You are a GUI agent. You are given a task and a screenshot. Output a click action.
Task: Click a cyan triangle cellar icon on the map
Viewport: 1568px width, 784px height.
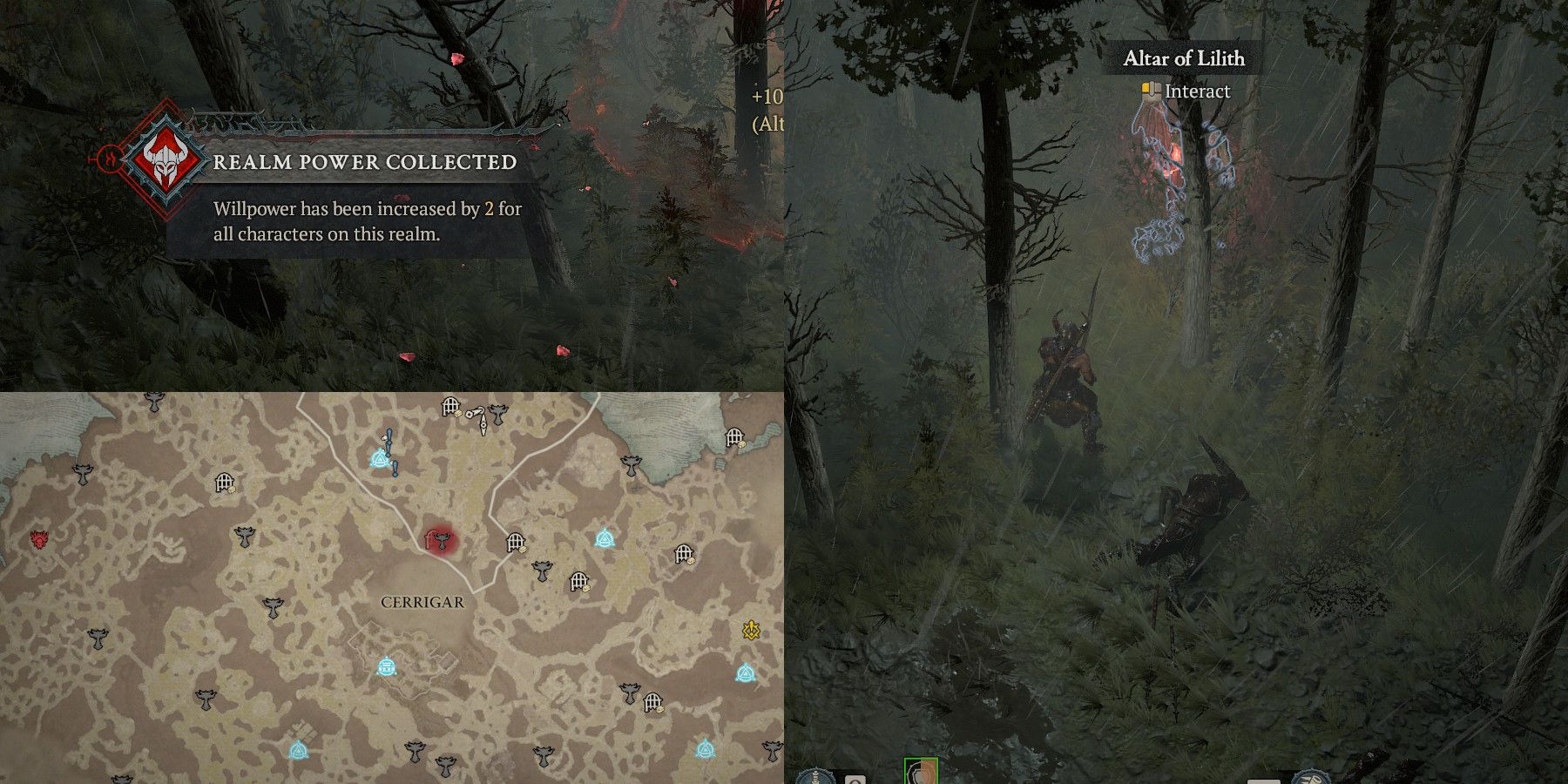tap(605, 540)
